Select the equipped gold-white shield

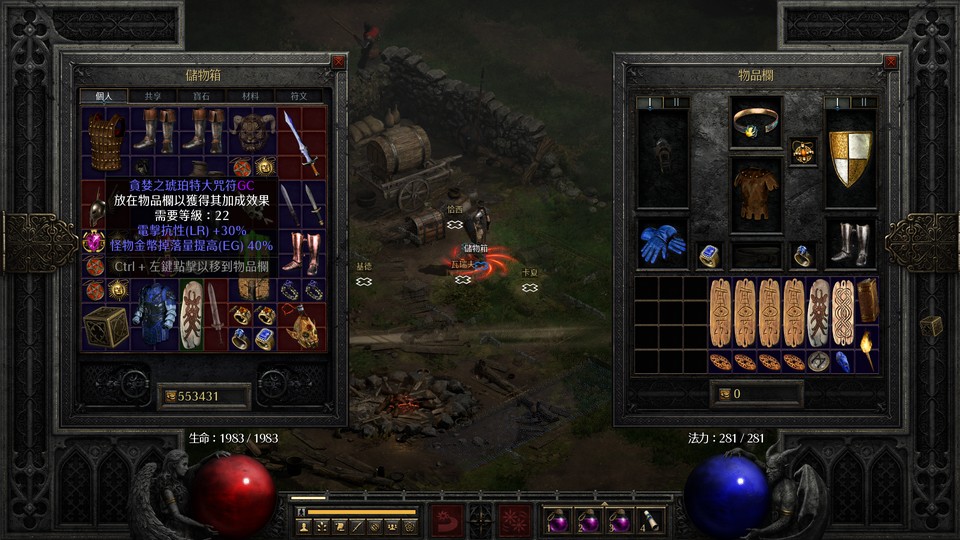(850, 157)
